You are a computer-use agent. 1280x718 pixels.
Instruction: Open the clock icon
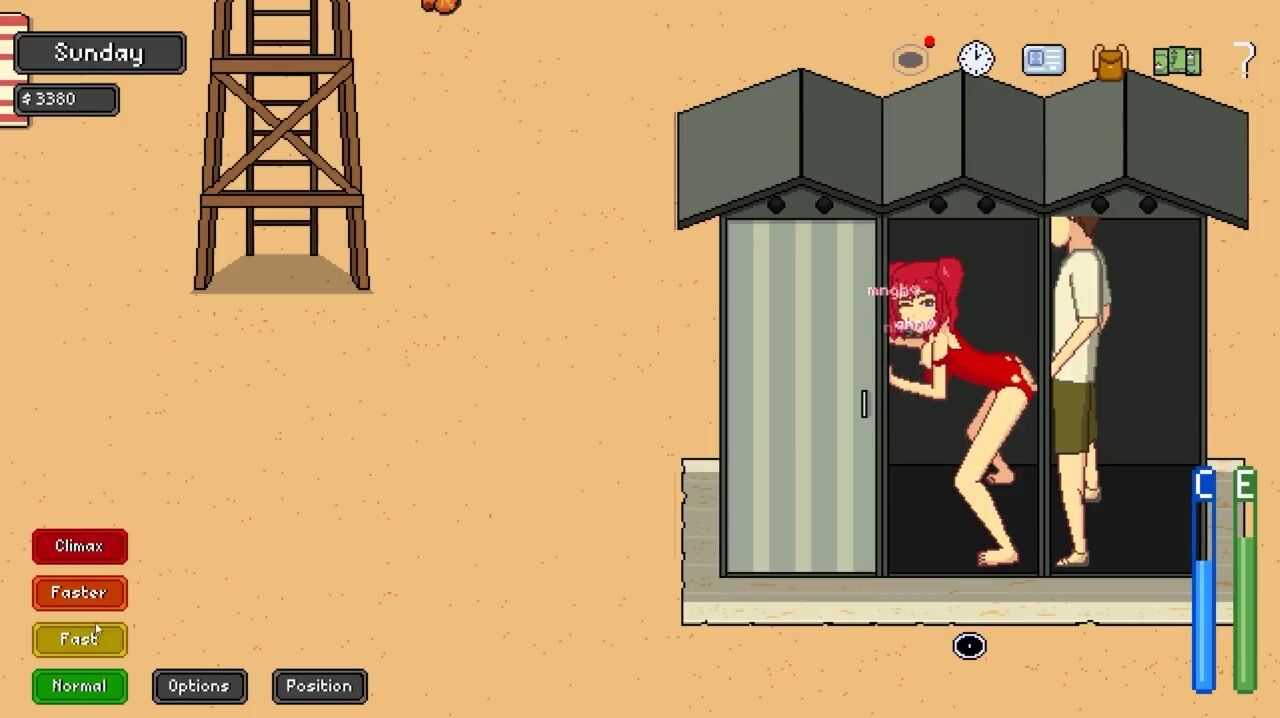(976, 59)
